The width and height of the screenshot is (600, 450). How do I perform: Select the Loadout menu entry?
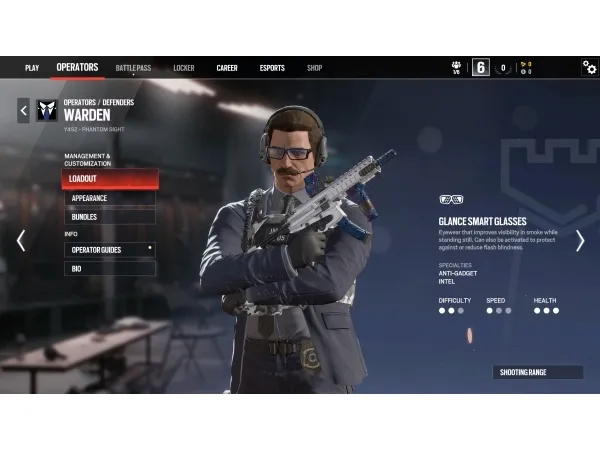pos(110,179)
